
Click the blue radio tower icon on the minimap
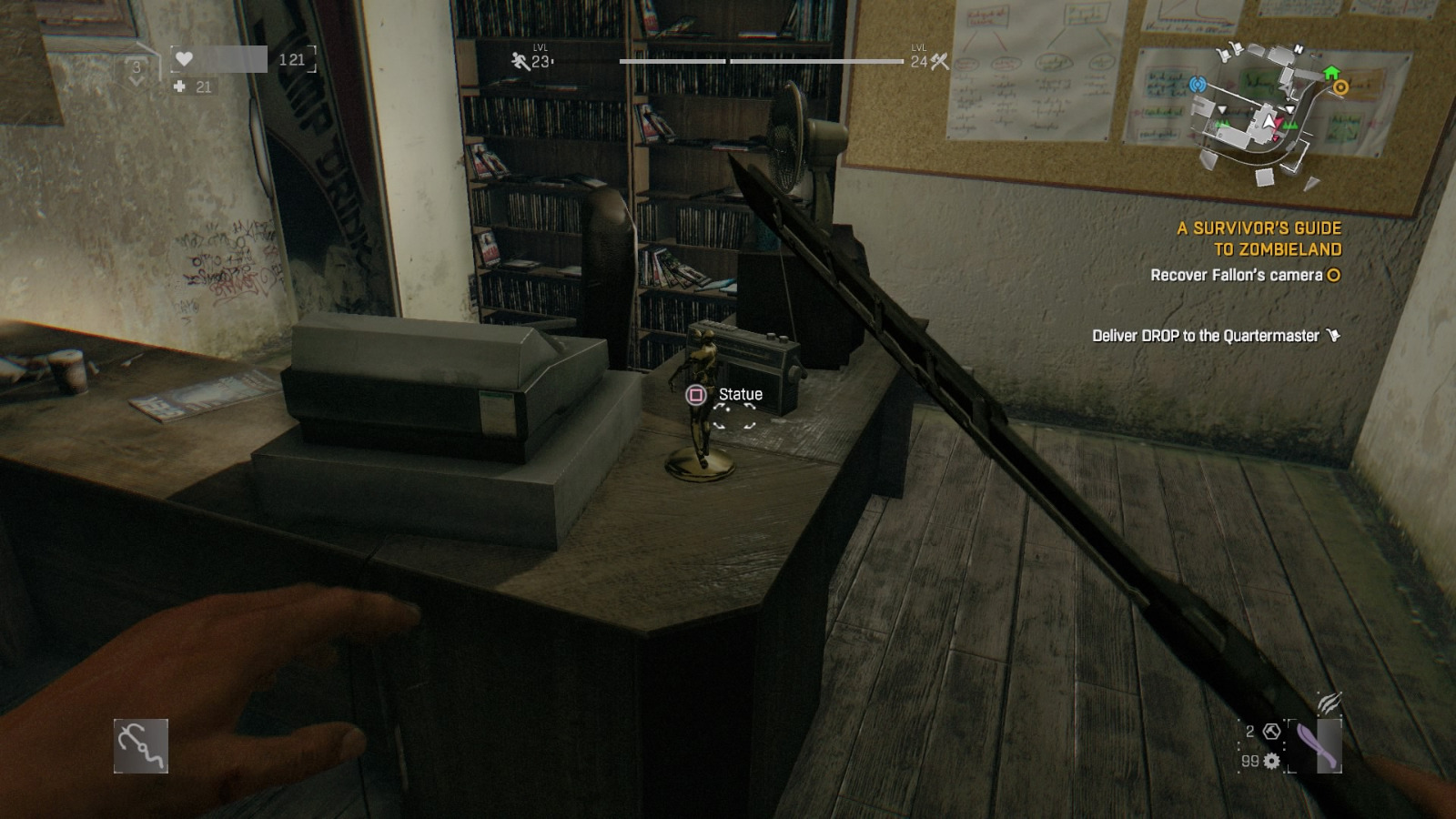[x=1198, y=85]
